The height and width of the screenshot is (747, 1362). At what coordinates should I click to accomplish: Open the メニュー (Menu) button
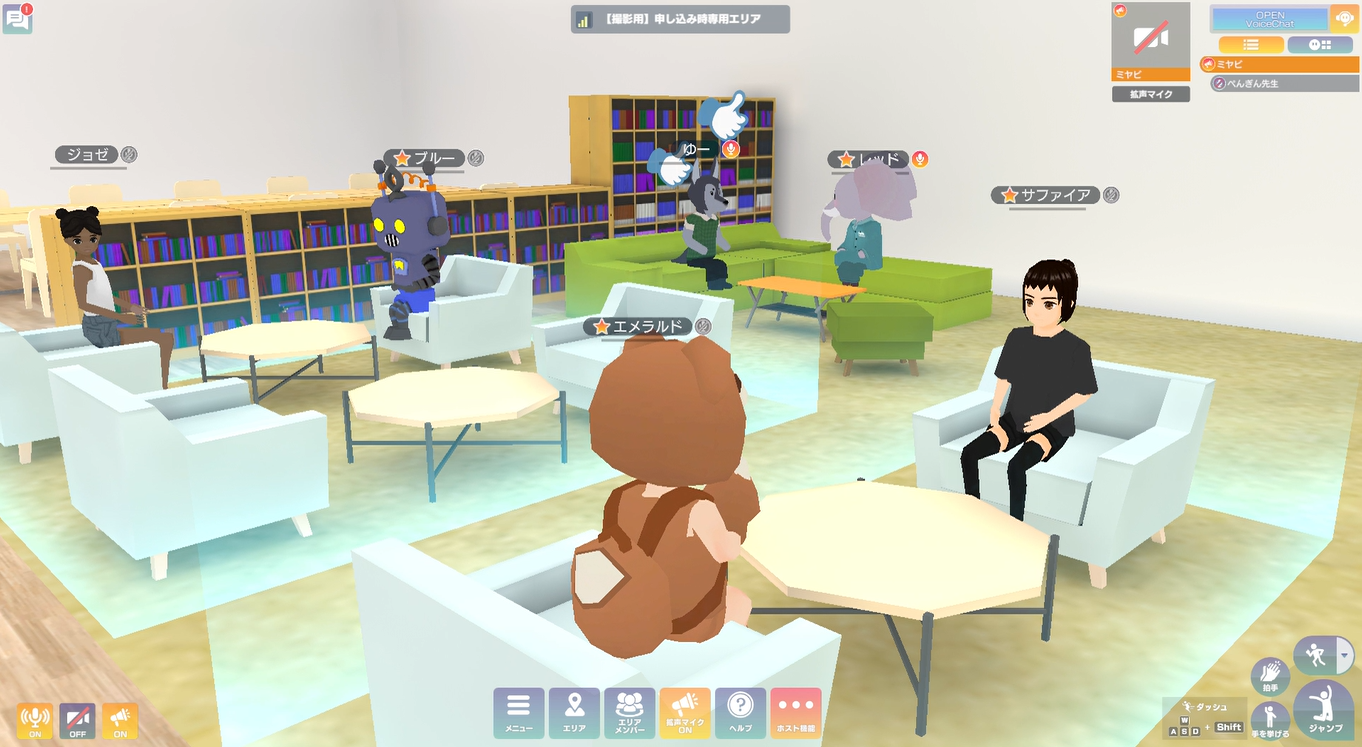click(519, 712)
